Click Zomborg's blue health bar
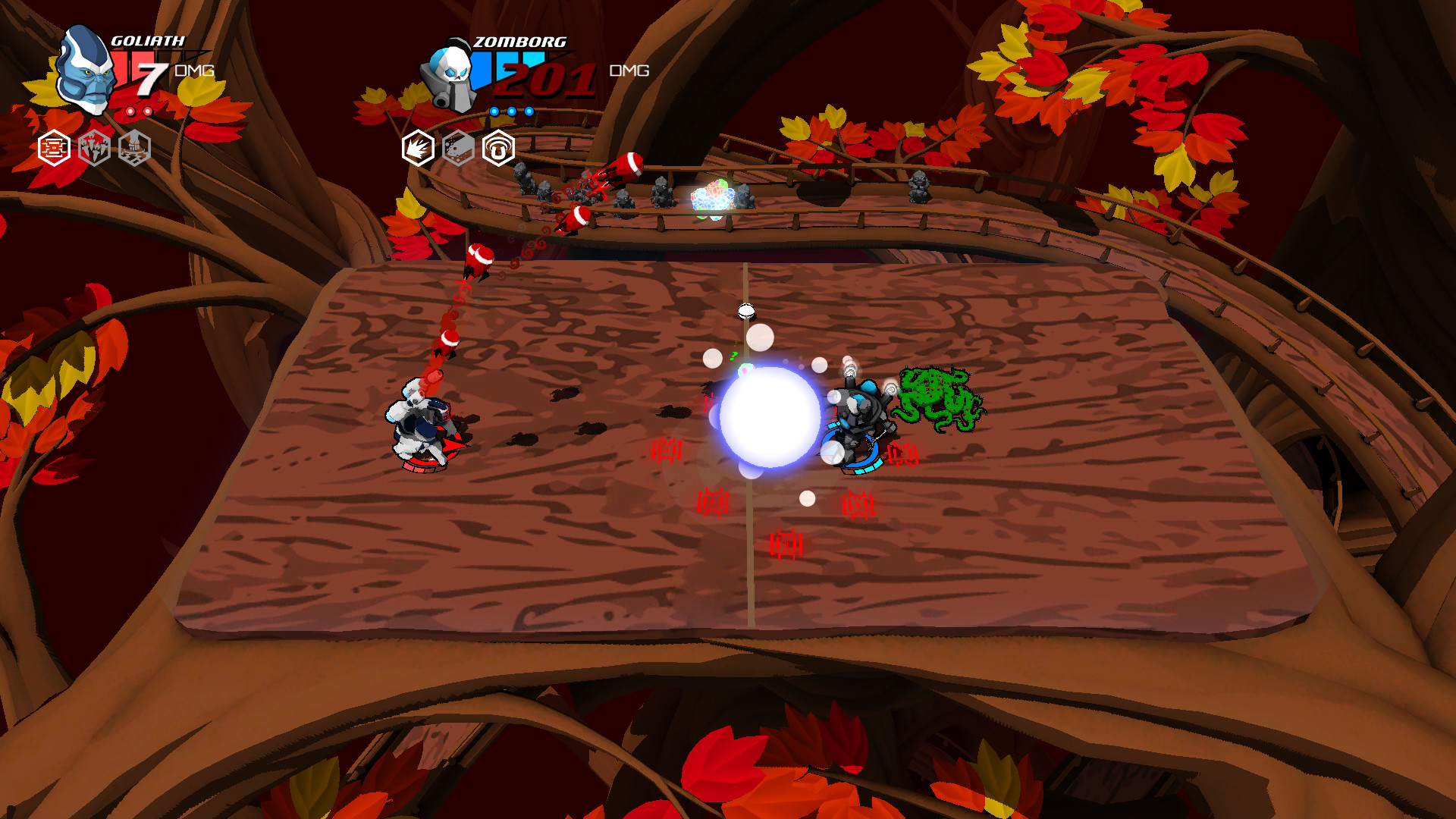The image size is (1456, 819). (x=500, y=59)
